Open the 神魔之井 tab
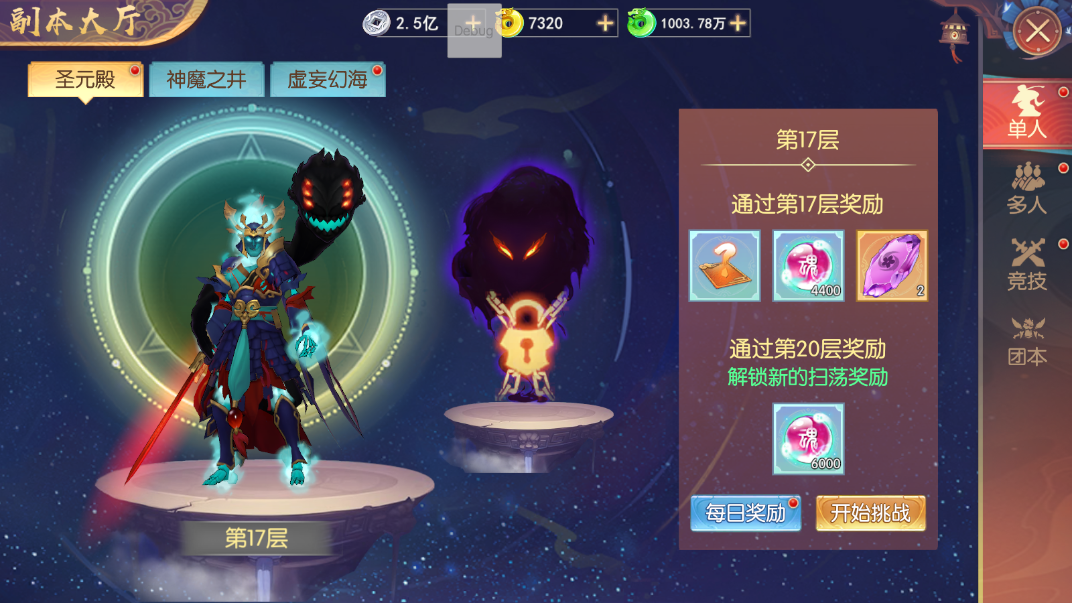The image size is (1072, 603). point(206,80)
